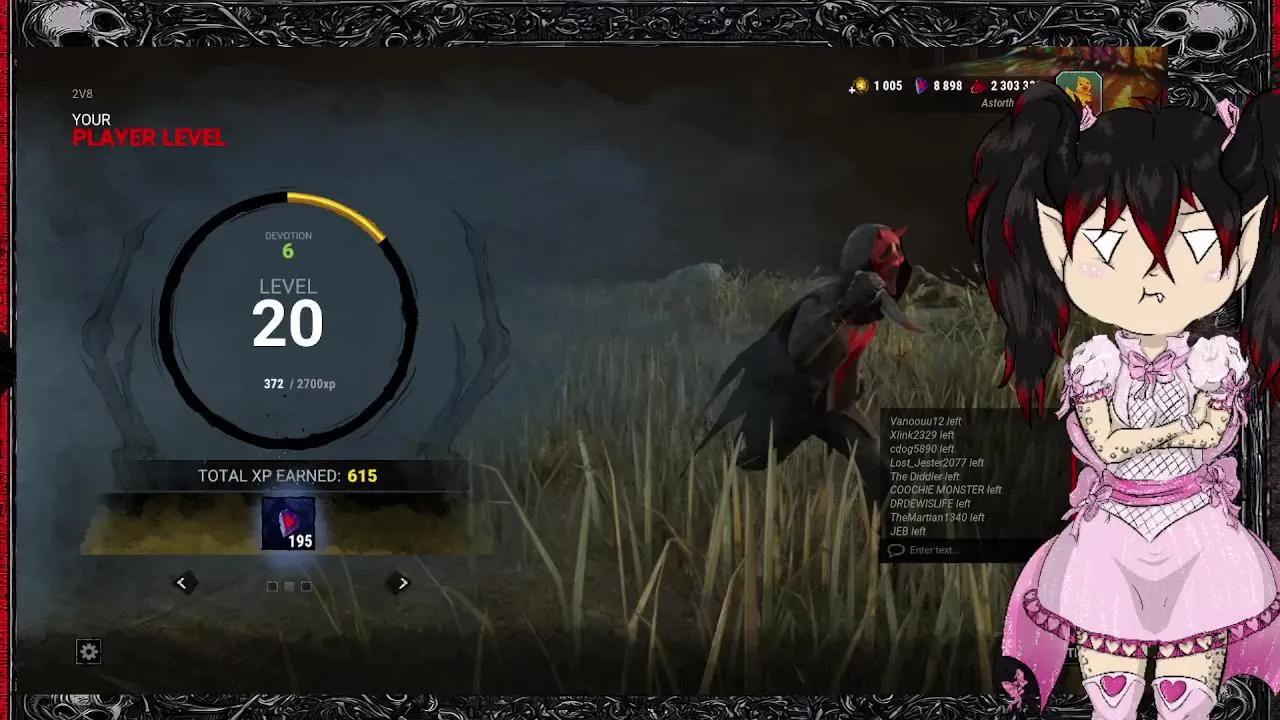Click the chat speech bubble icon
1280x720 pixels.
[896, 549]
